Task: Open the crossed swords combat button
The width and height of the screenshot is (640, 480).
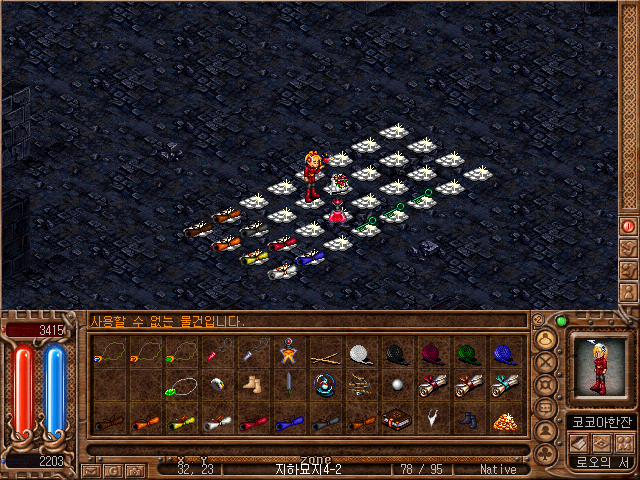Action: 546,362
